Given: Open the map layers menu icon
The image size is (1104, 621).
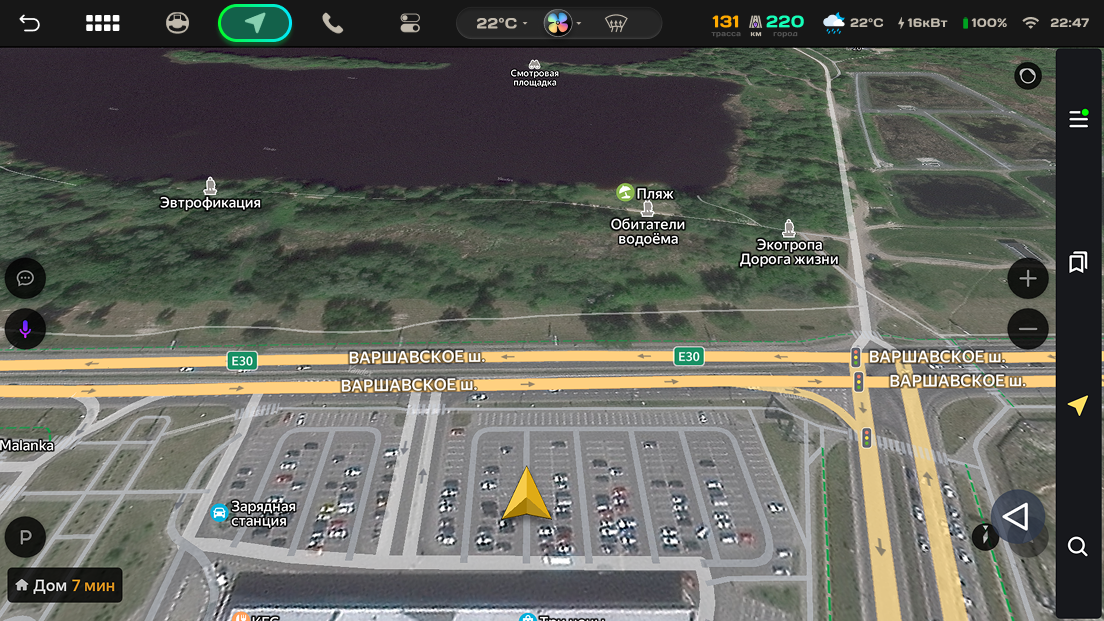Looking at the screenshot, I should (x=1078, y=119).
